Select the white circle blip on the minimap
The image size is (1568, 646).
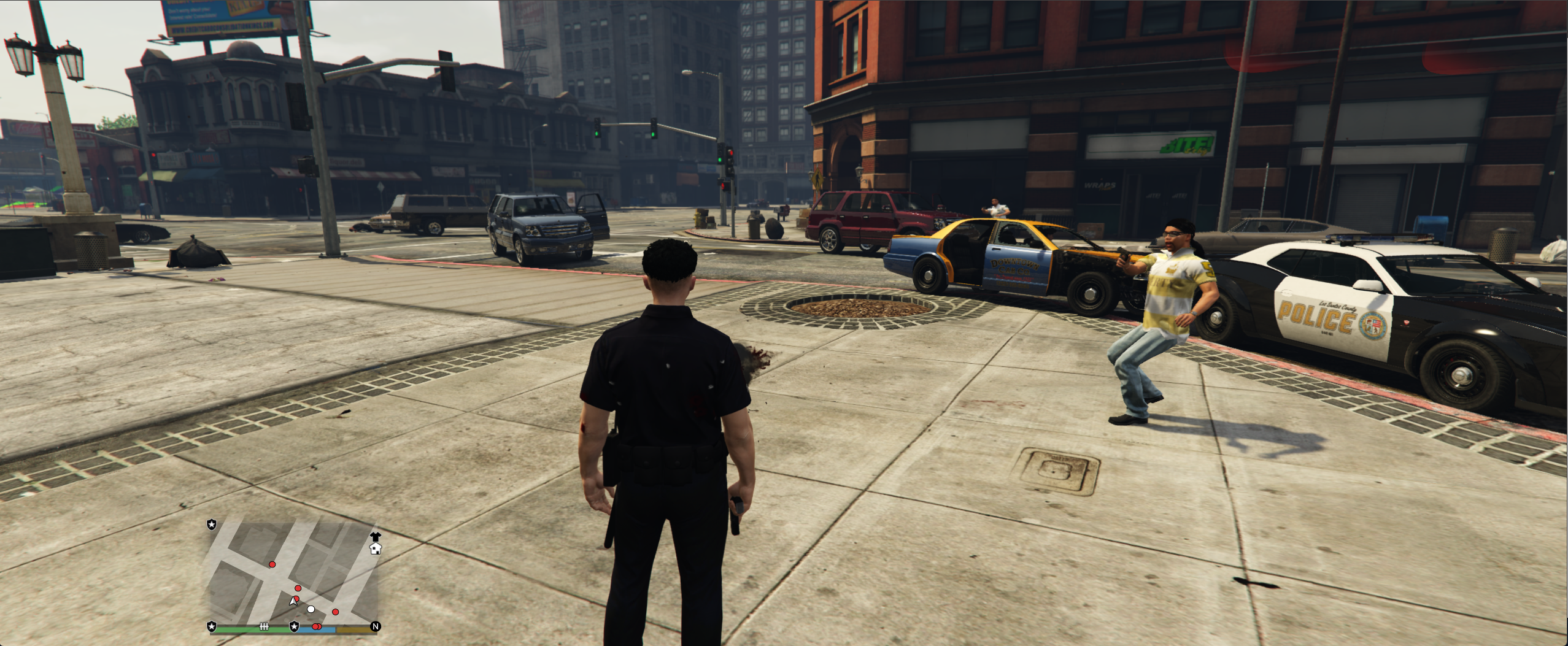311,609
